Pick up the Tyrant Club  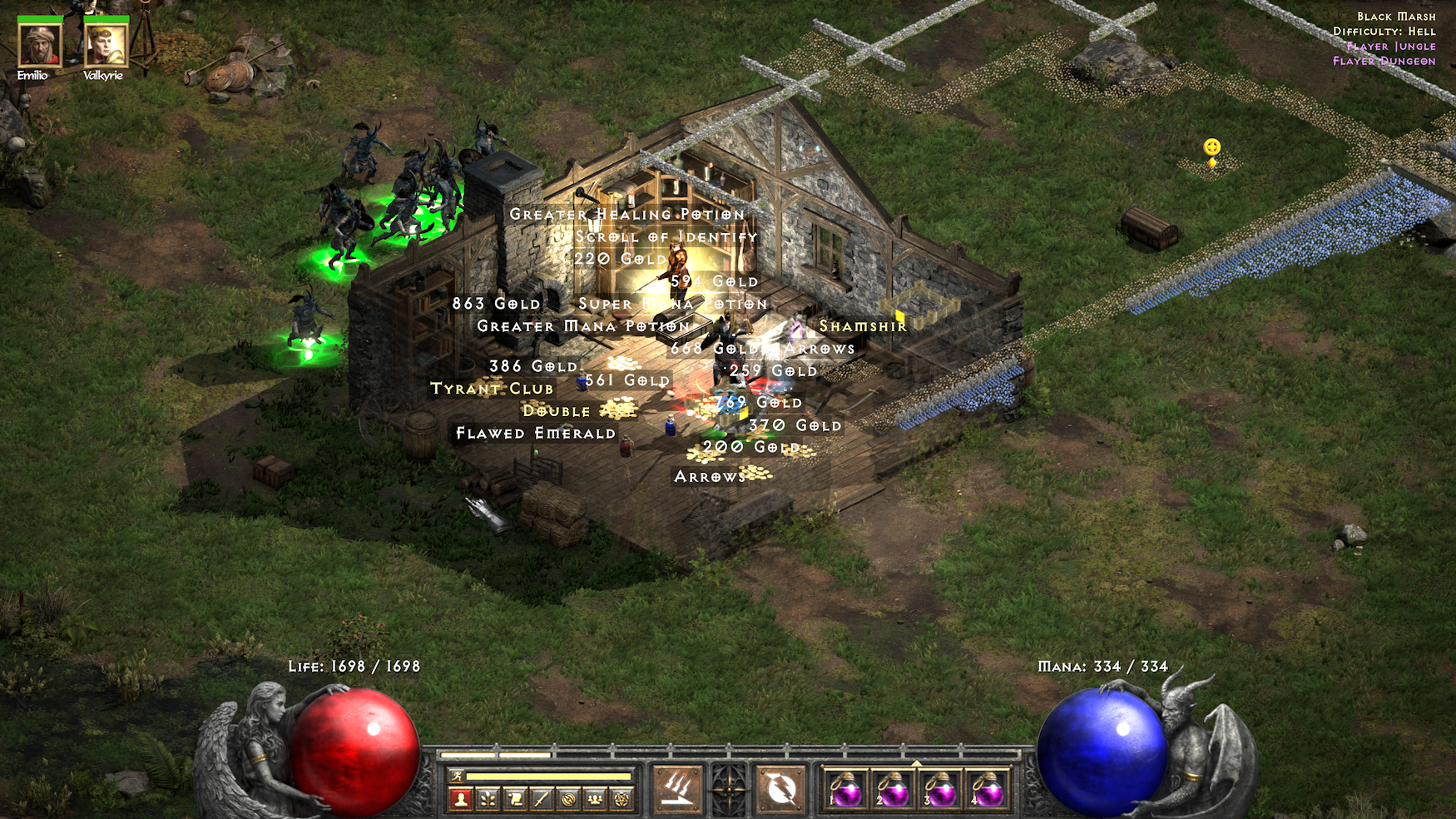pyautogui.click(x=493, y=388)
